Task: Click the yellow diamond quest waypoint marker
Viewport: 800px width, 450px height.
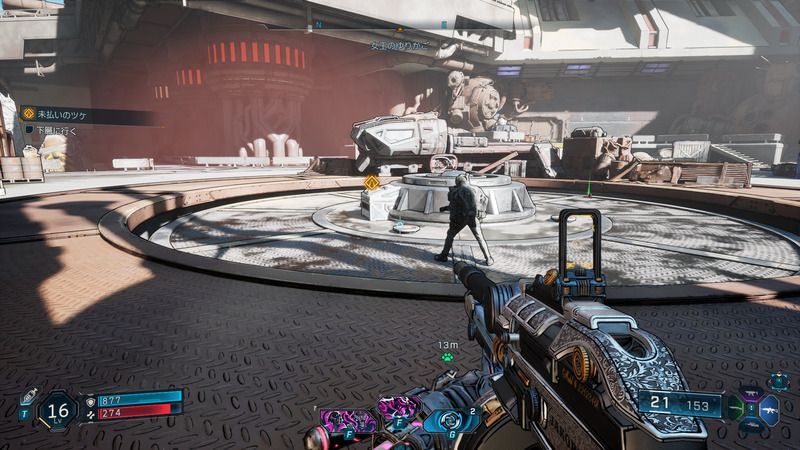Action: (372, 182)
